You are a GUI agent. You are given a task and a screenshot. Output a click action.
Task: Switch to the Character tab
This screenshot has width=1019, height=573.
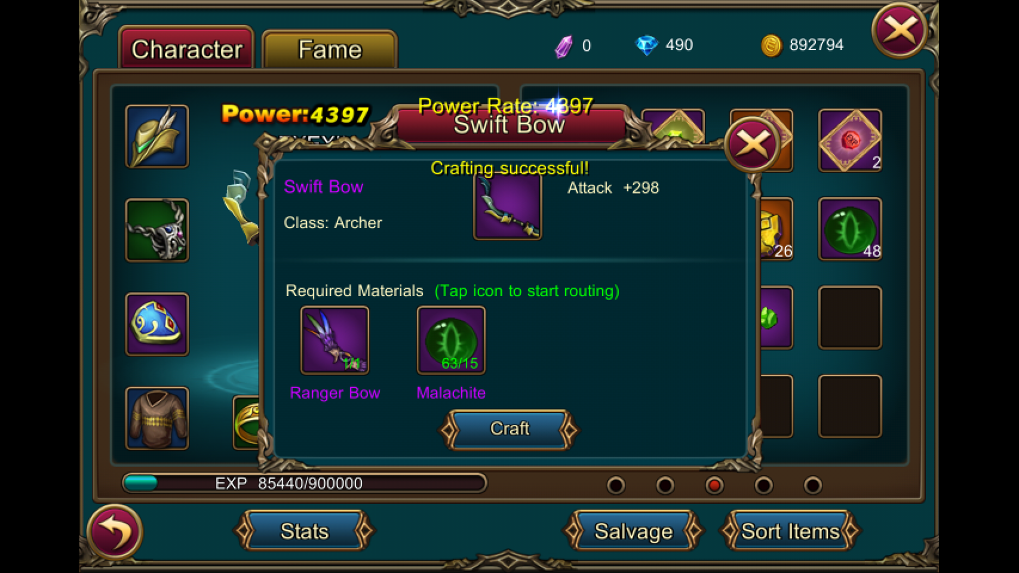click(186, 49)
